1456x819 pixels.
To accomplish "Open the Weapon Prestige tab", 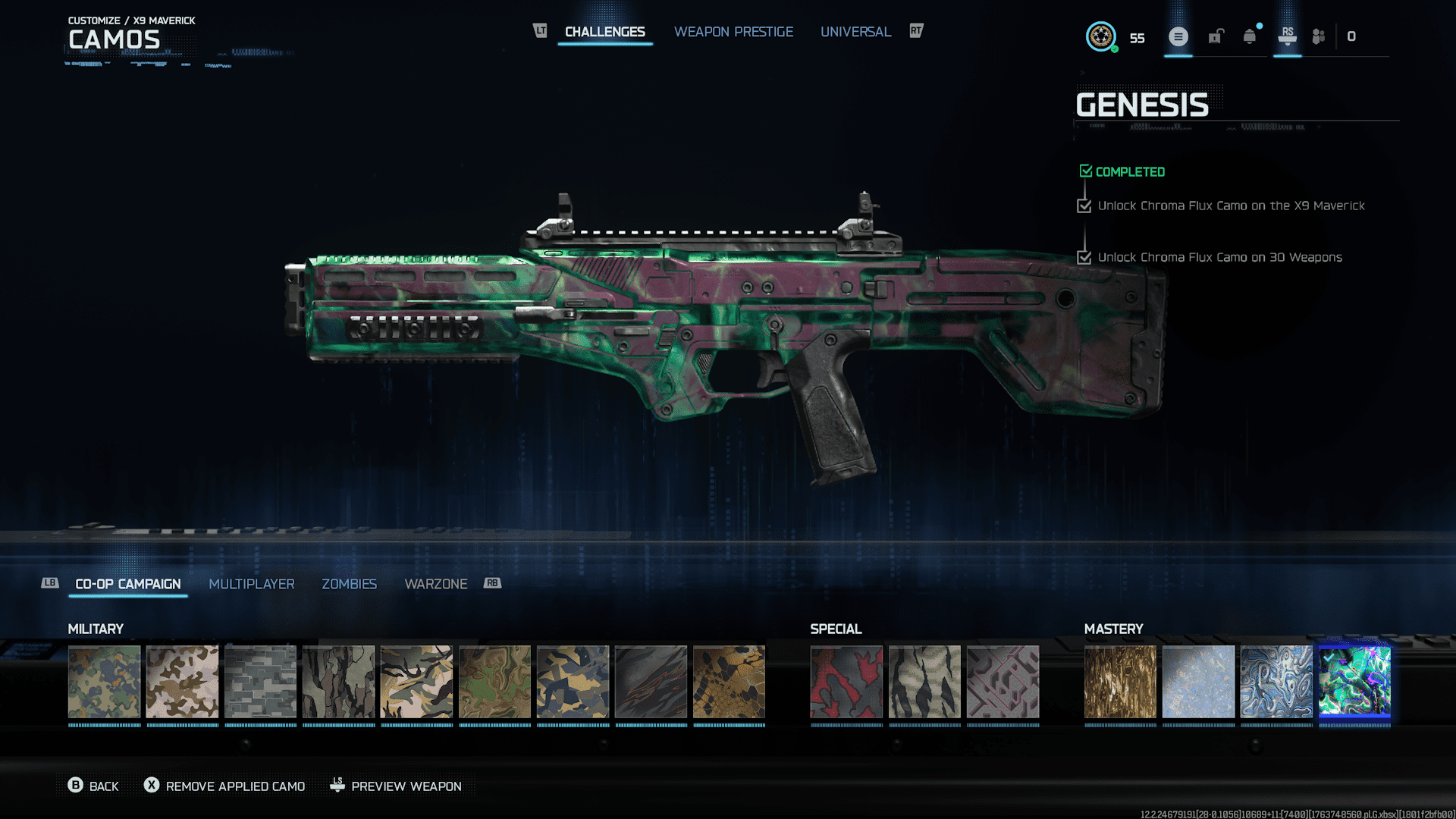I will [x=733, y=32].
